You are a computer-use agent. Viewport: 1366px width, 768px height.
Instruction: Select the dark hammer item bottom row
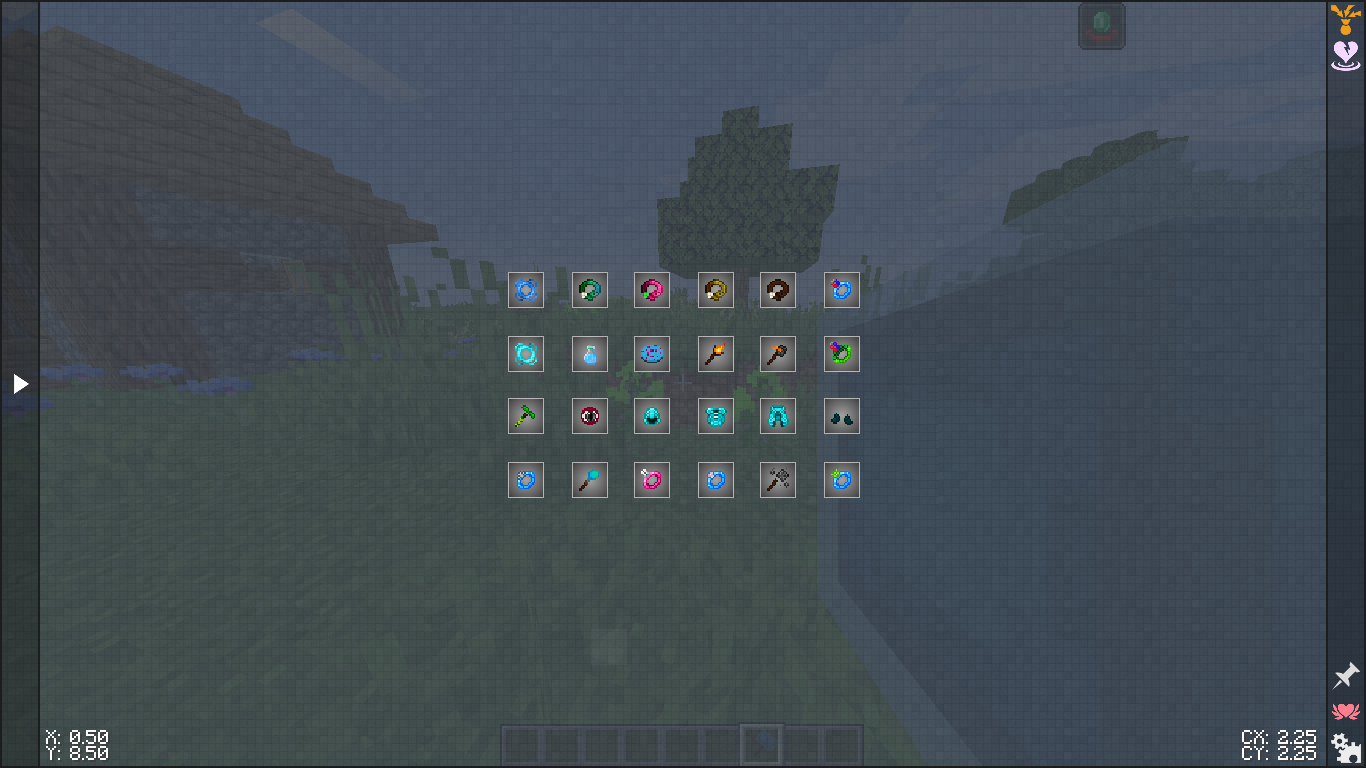(778, 480)
